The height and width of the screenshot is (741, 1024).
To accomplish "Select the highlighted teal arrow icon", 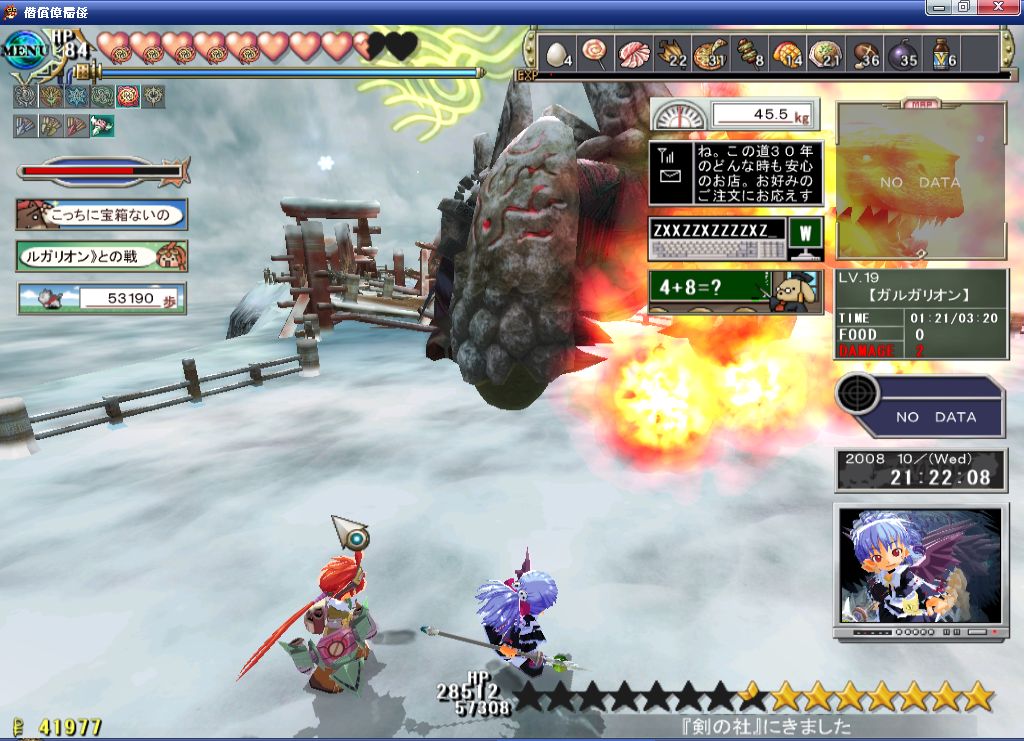I will (101, 125).
